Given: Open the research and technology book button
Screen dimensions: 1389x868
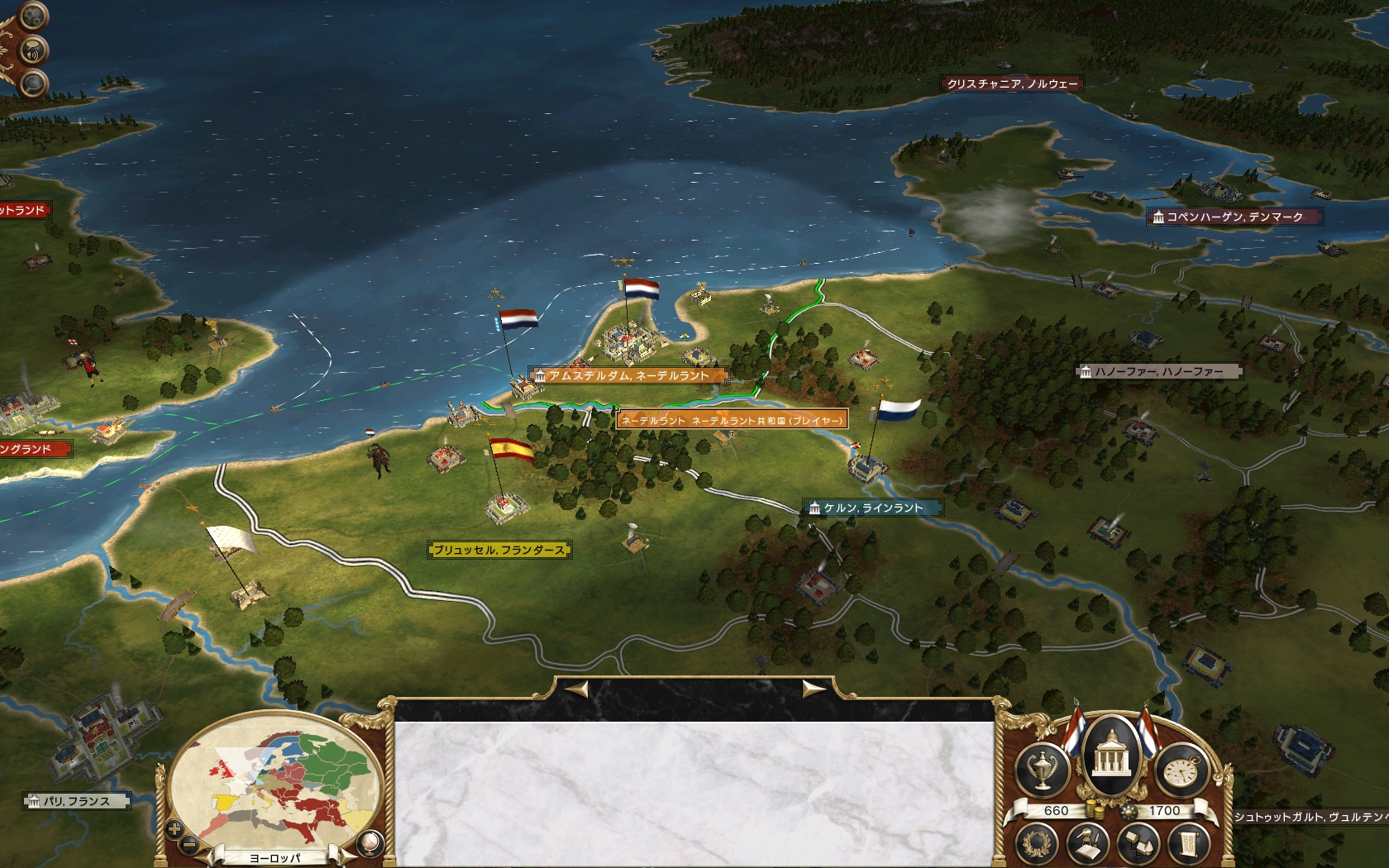Looking at the screenshot, I should (1088, 845).
